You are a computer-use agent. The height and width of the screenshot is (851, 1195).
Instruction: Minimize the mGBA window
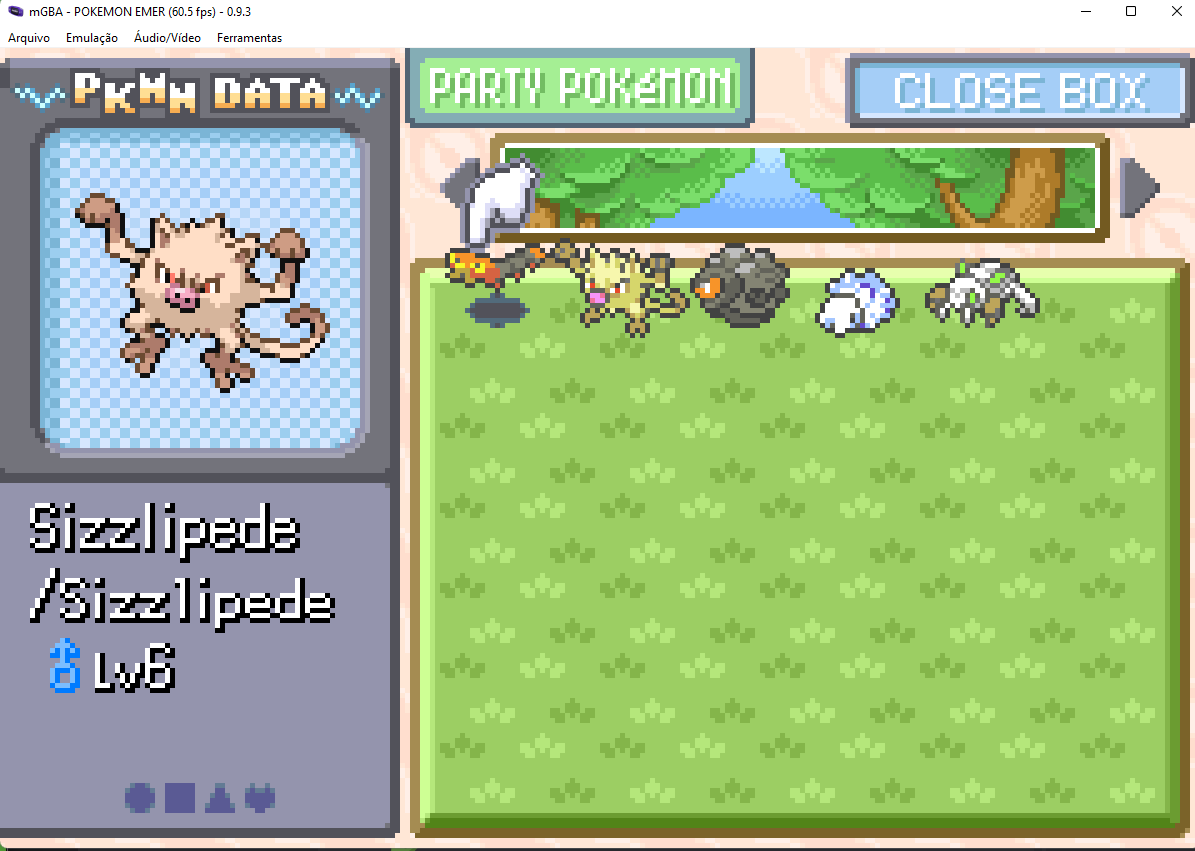click(1085, 11)
